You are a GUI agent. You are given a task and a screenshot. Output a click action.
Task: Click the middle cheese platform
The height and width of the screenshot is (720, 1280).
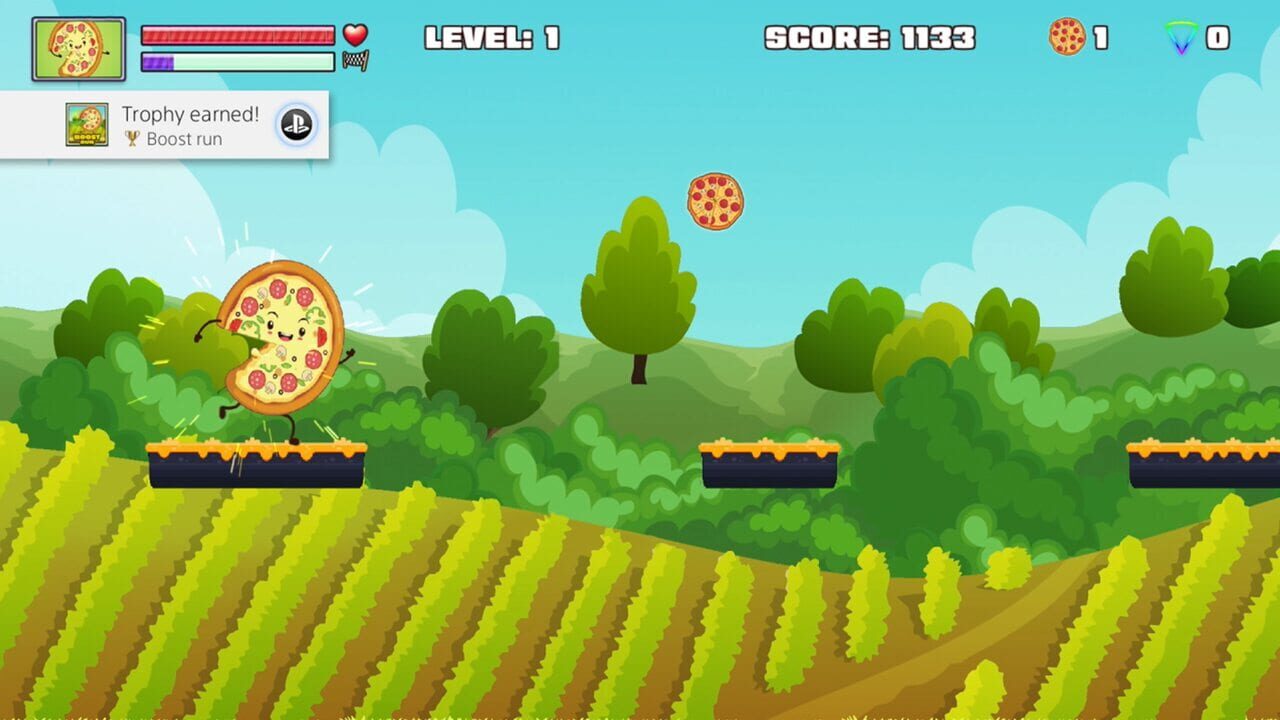click(x=771, y=463)
